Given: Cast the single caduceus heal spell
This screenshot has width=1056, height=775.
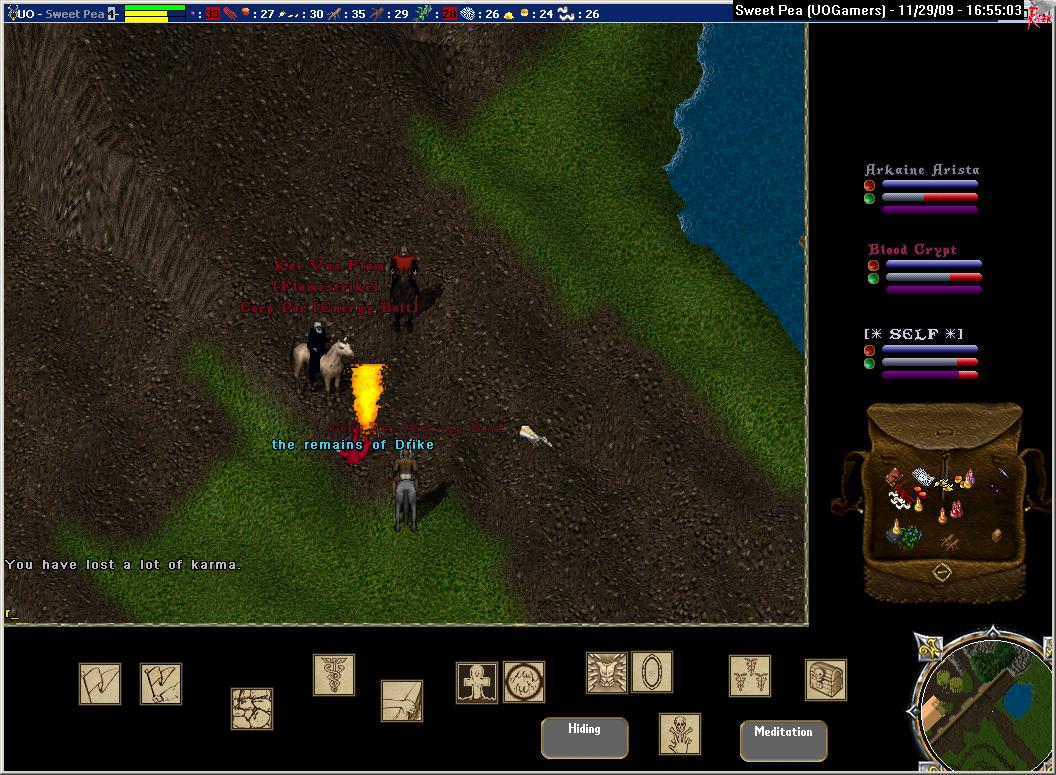Looking at the screenshot, I should [333, 675].
